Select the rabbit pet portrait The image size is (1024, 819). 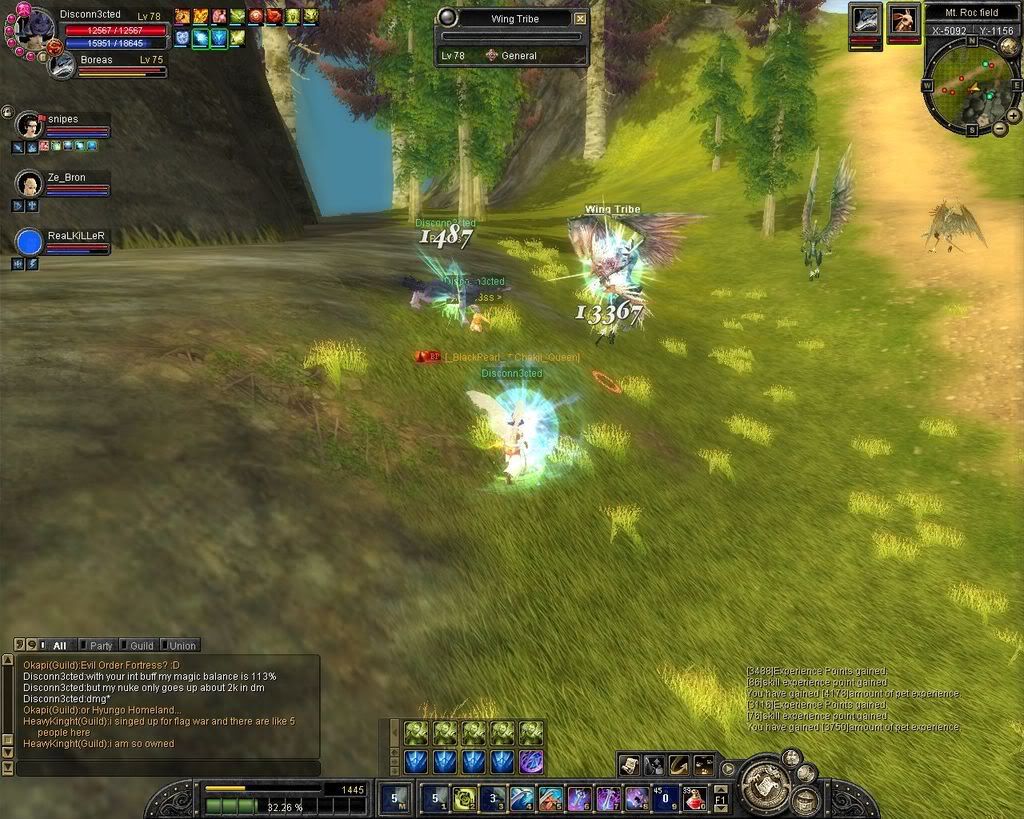(x=903, y=19)
